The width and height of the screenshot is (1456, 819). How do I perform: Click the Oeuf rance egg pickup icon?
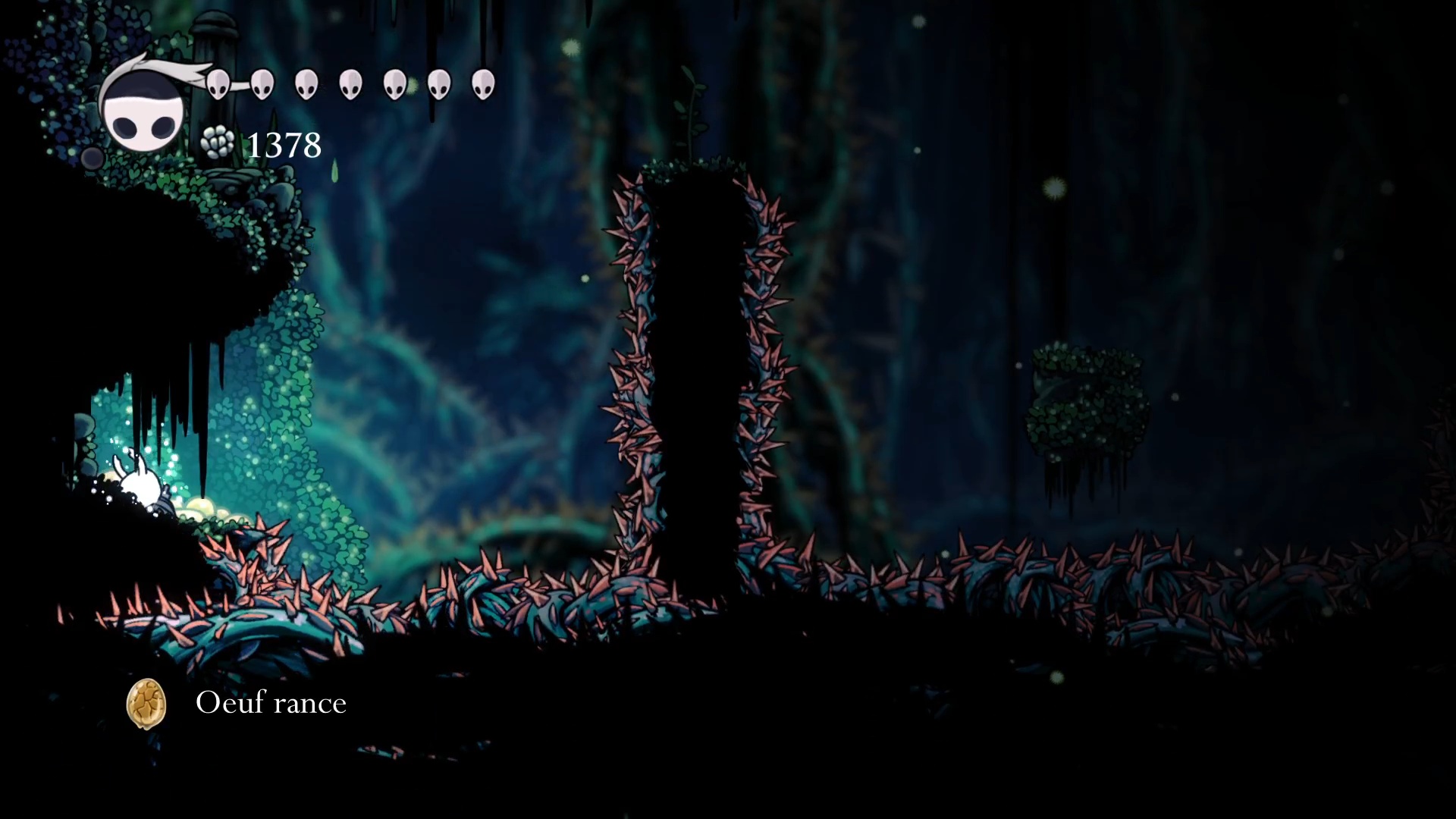146,704
